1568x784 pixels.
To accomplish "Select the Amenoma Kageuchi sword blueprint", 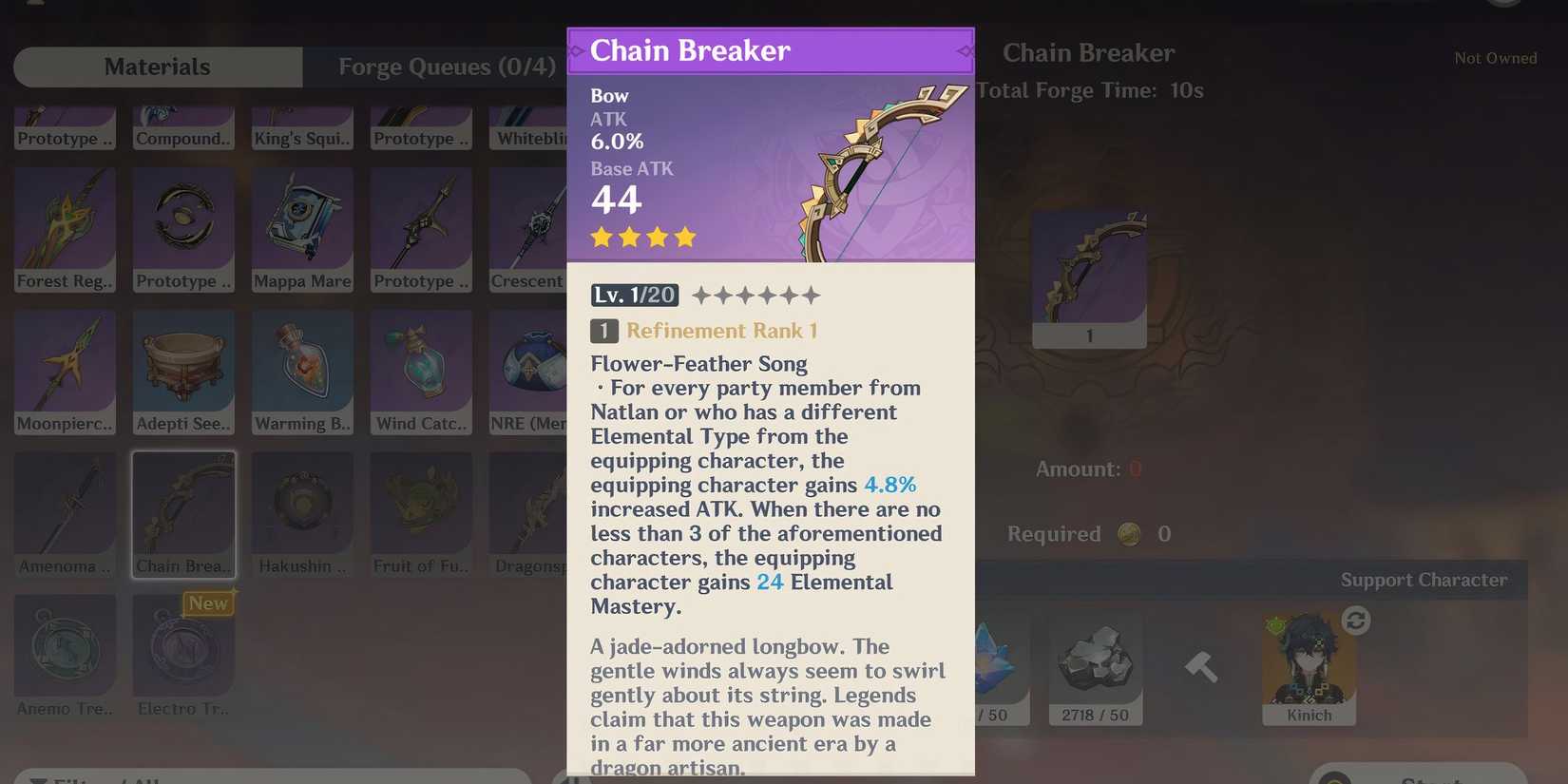I will (x=64, y=513).
